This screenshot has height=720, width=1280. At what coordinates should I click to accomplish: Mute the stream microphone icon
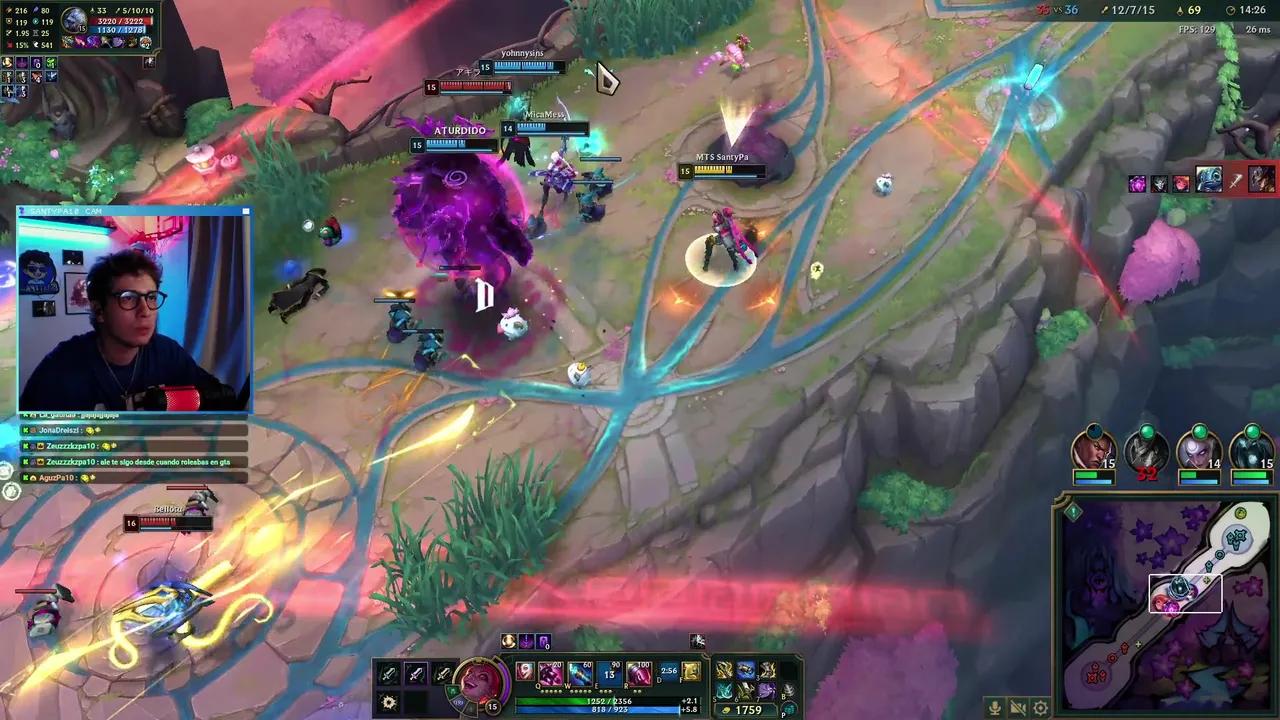point(995,707)
